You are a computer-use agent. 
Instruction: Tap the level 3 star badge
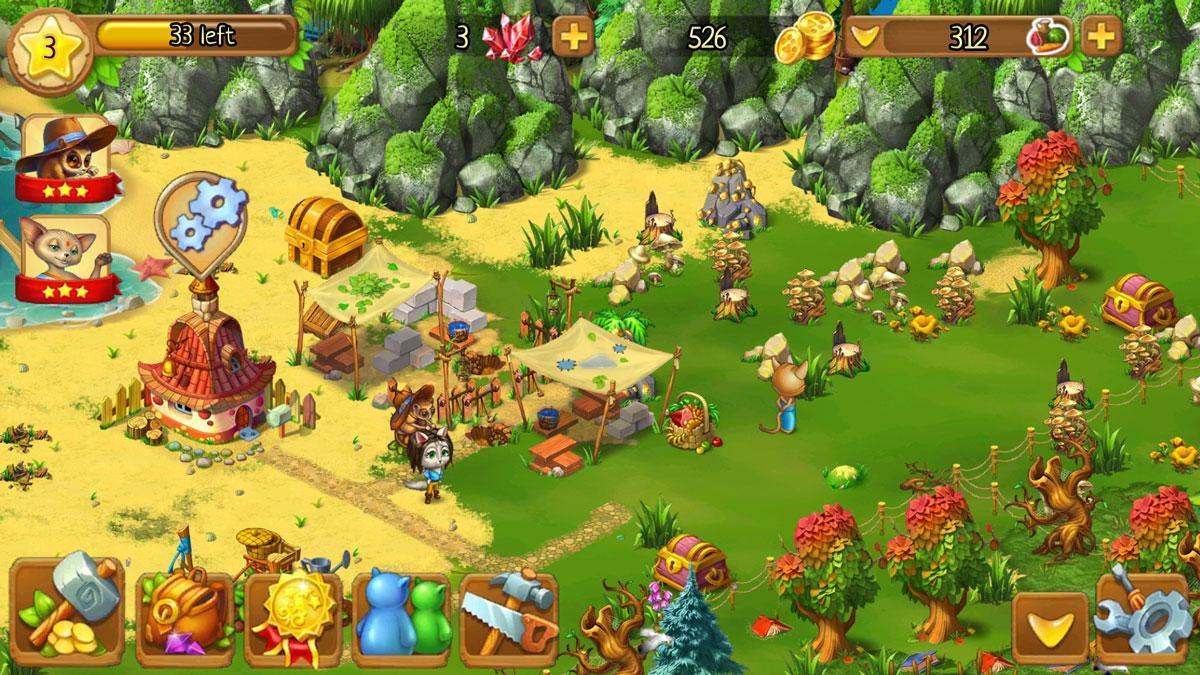coord(47,47)
